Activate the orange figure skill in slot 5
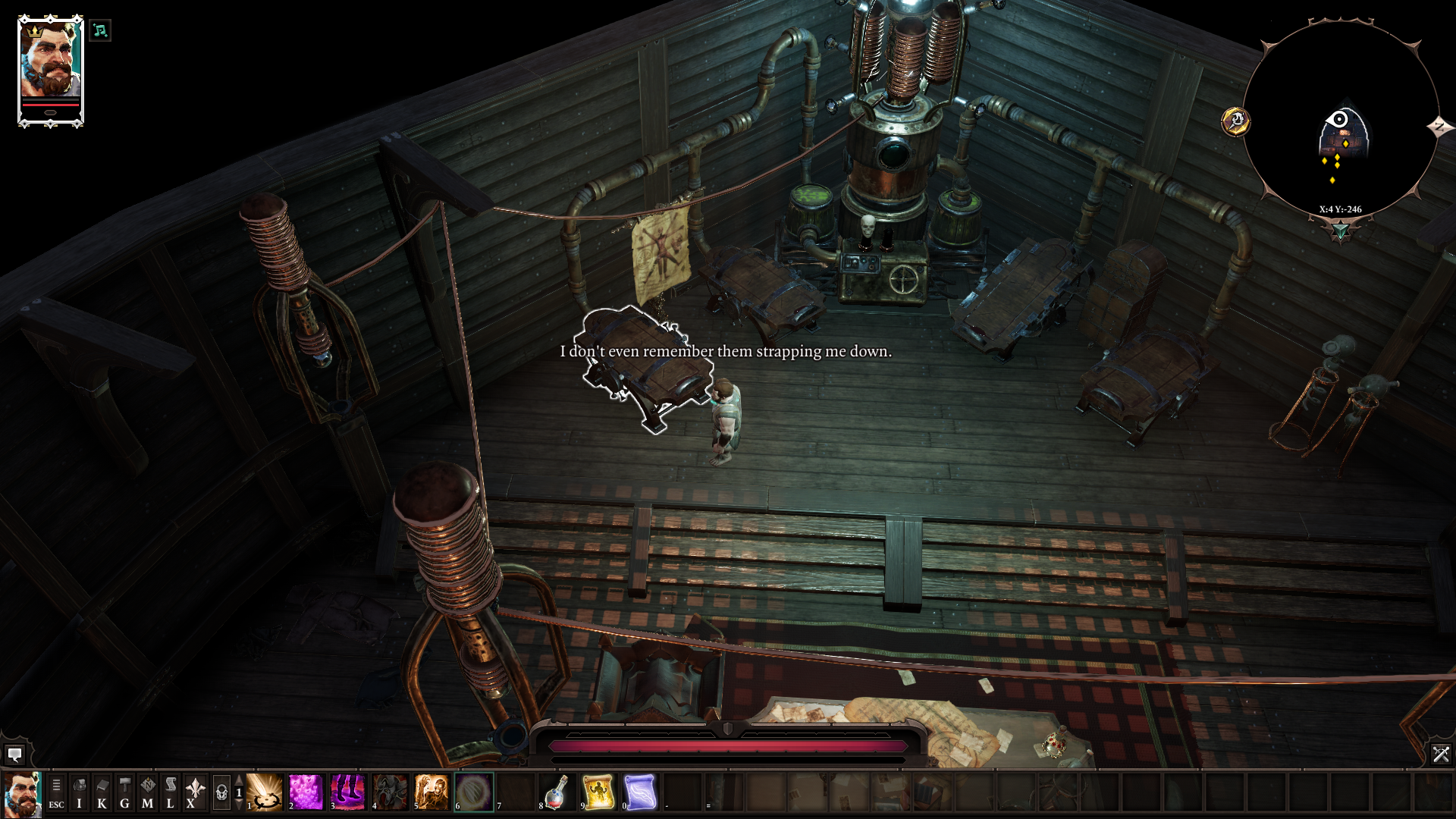This screenshot has height=819, width=1456. (431, 792)
